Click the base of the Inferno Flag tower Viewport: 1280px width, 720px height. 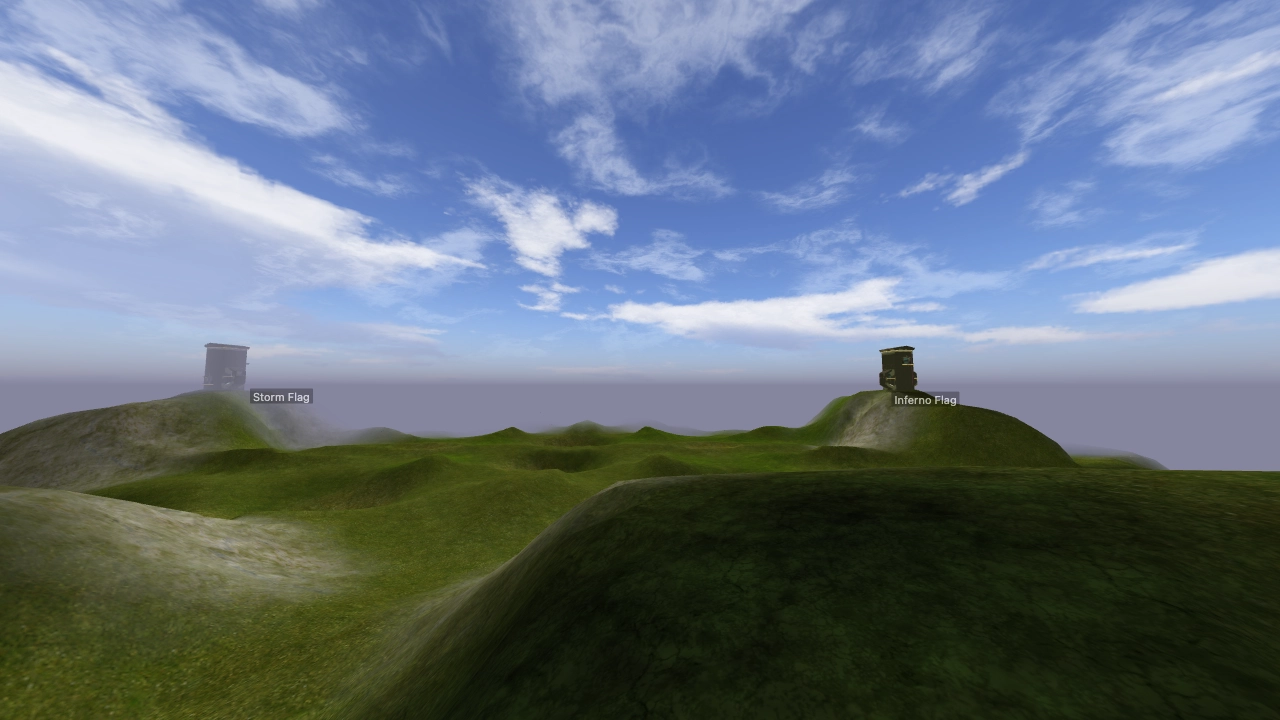pos(897,386)
